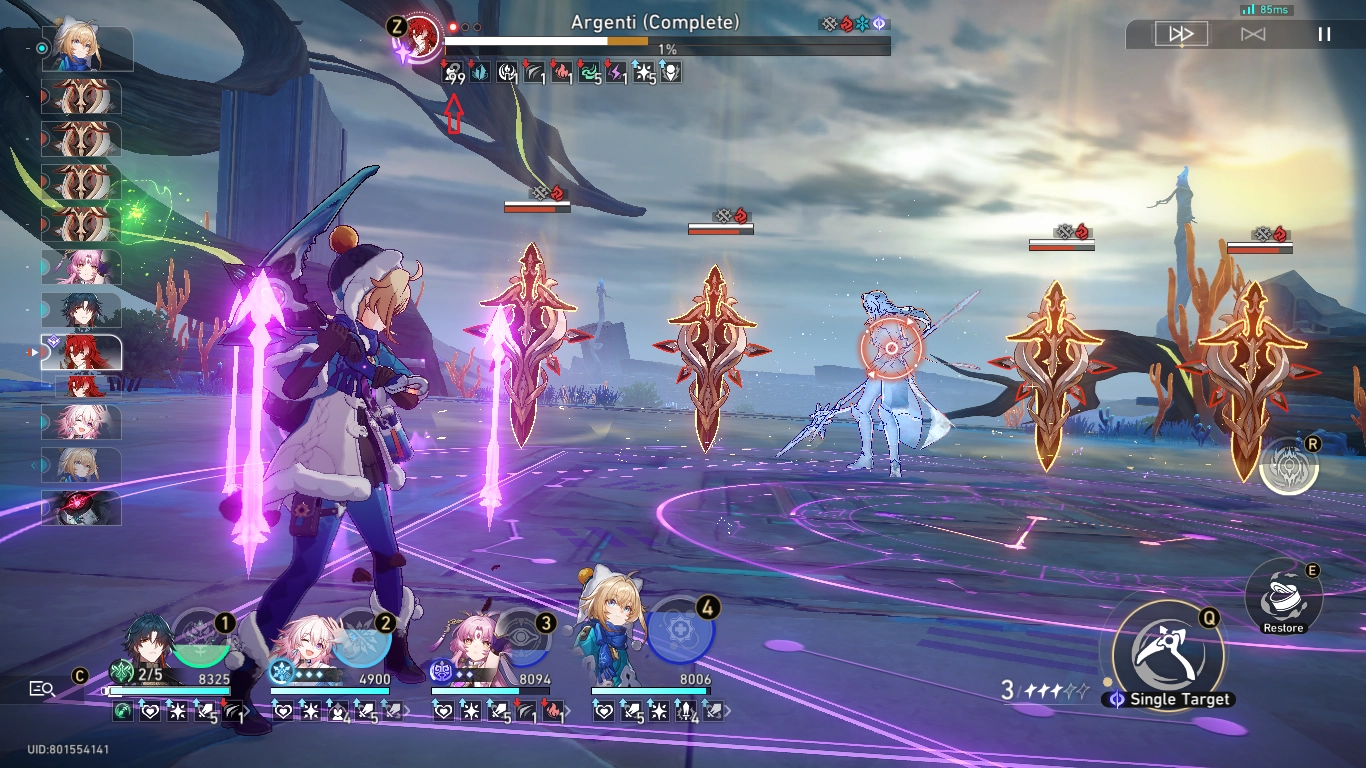Click the gold-ringed eye emblem icon
1366x768 pixels.
1289,466
